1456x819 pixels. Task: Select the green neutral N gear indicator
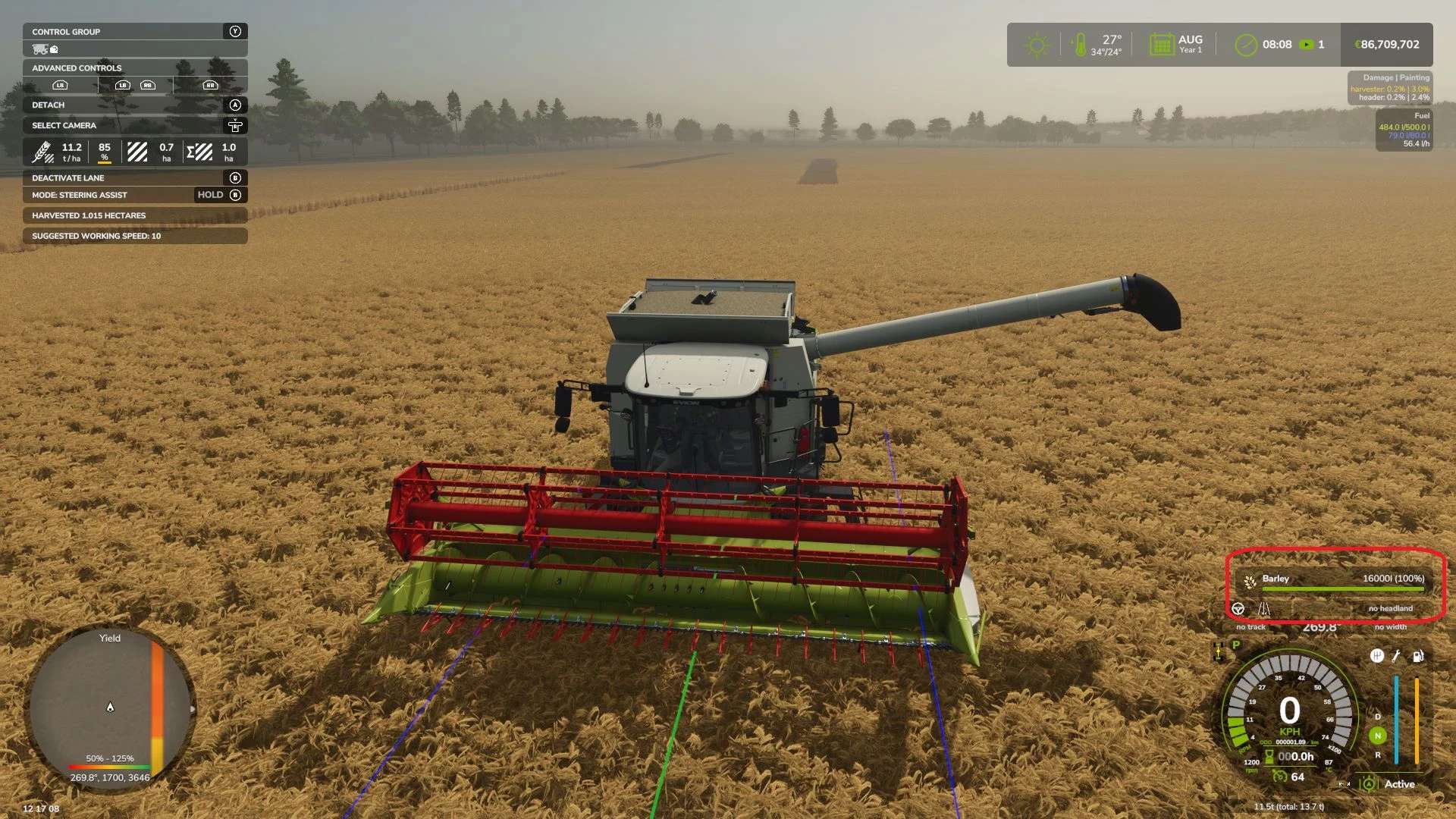(x=1378, y=736)
